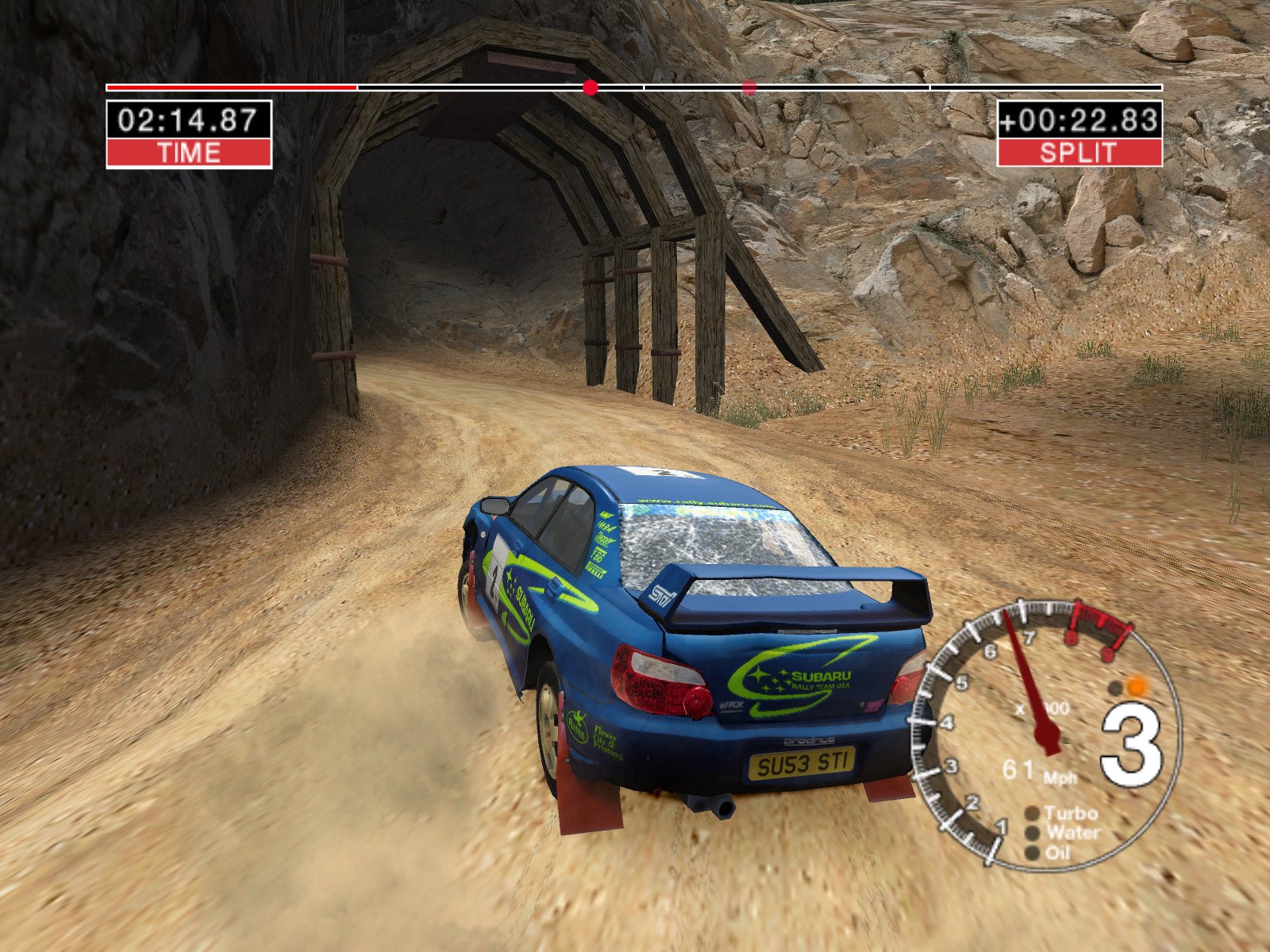Image resolution: width=1270 pixels, height=952 pixels.
Task: Select the Water warning light
Action: (1033, 833)
